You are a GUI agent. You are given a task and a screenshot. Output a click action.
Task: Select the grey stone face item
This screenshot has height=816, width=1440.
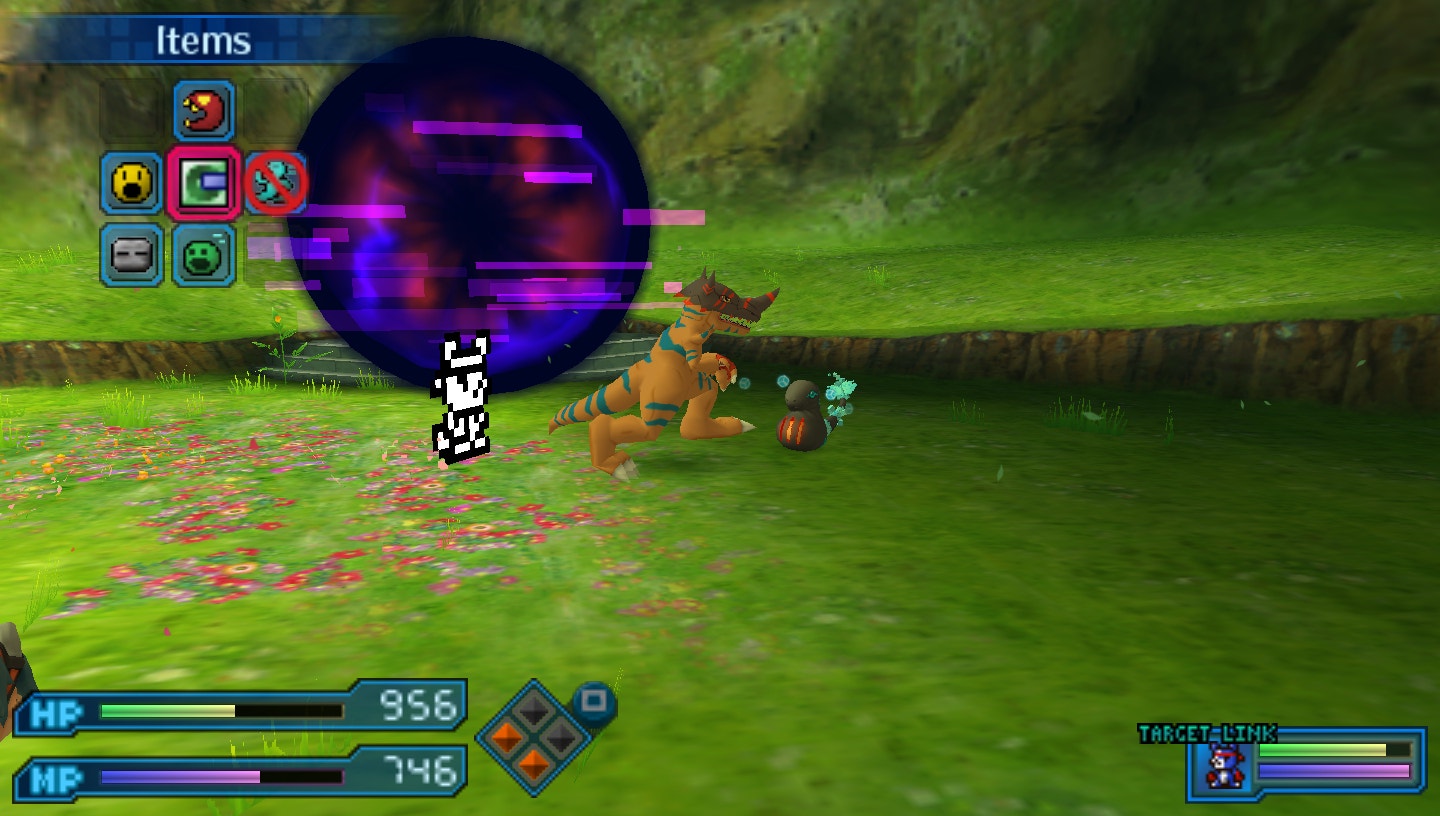click(131, 255)
